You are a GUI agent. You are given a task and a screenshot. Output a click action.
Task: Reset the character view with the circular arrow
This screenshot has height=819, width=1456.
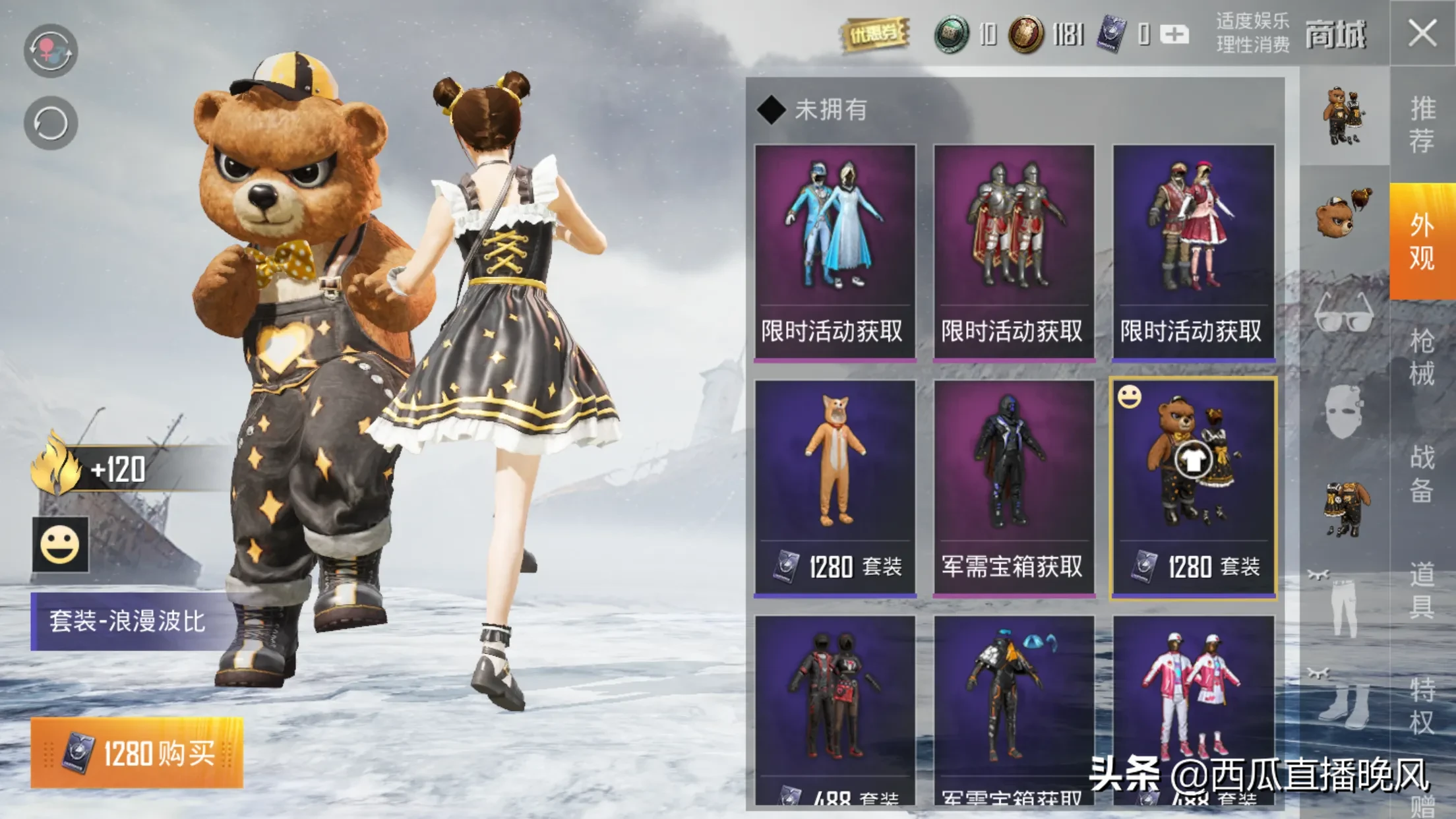point(51,123)
